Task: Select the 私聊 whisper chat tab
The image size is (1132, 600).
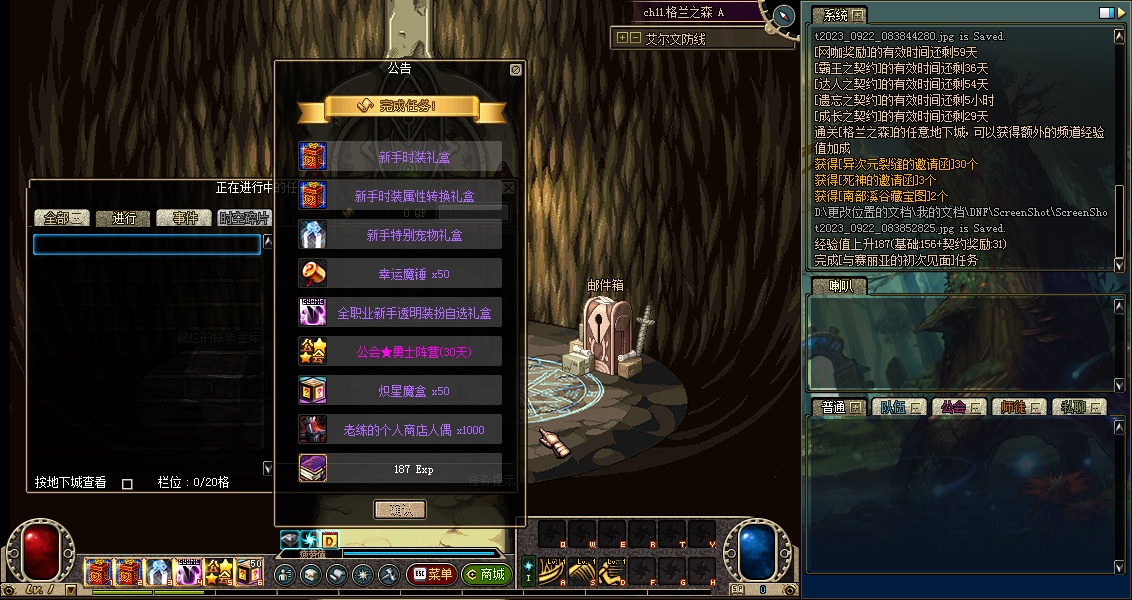Action: [1078, 407]
